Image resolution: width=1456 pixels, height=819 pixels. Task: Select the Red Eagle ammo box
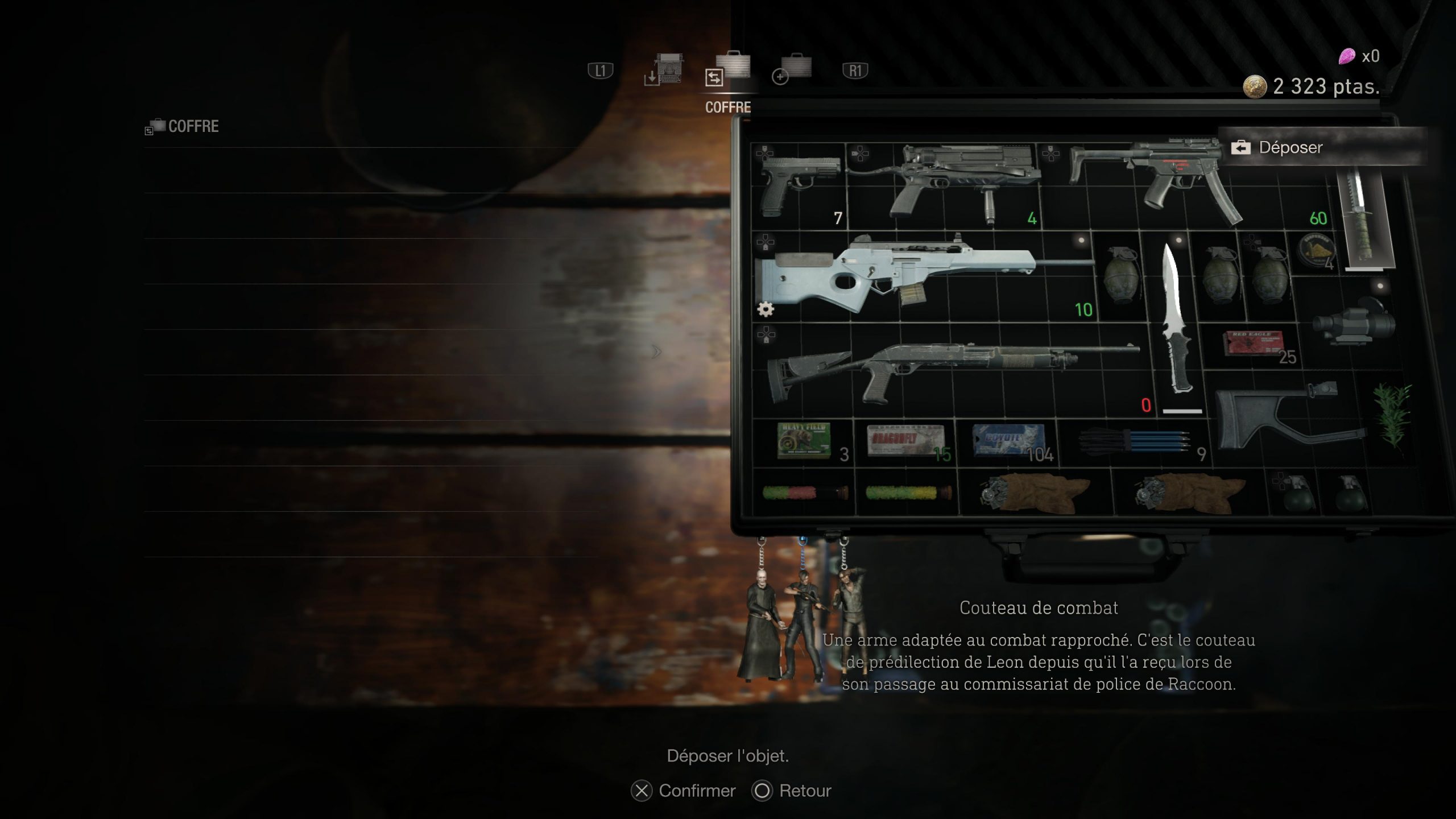[x=1254, y=344]
